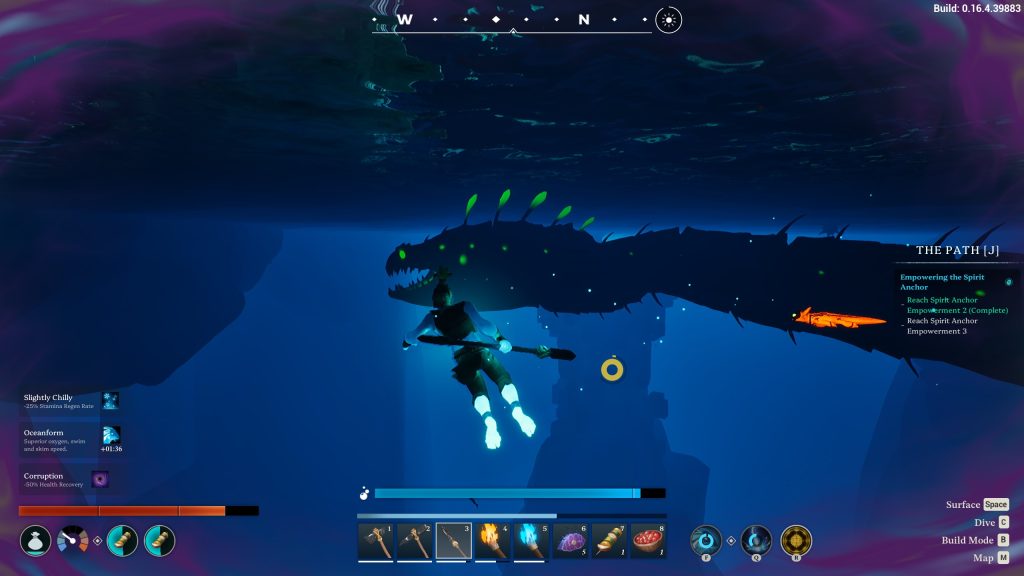The height and width of the screenshot is (576, 1024).
Task: Activate the dark blue swirl ability
Action: coord(756,540)
